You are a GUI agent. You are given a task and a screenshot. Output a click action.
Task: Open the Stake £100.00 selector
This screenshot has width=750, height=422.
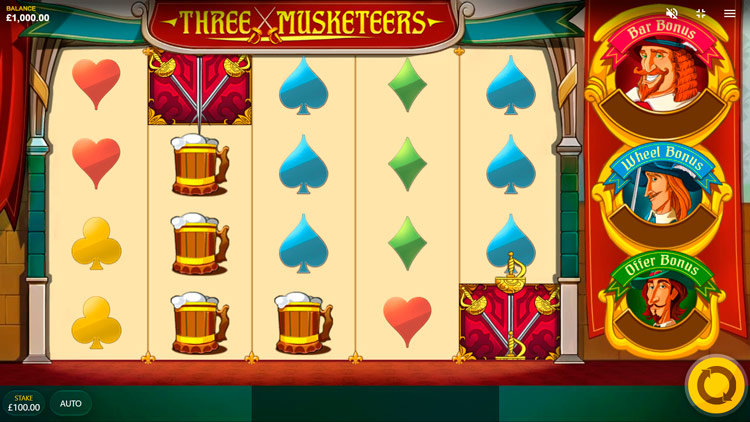[x=24, y=403]
